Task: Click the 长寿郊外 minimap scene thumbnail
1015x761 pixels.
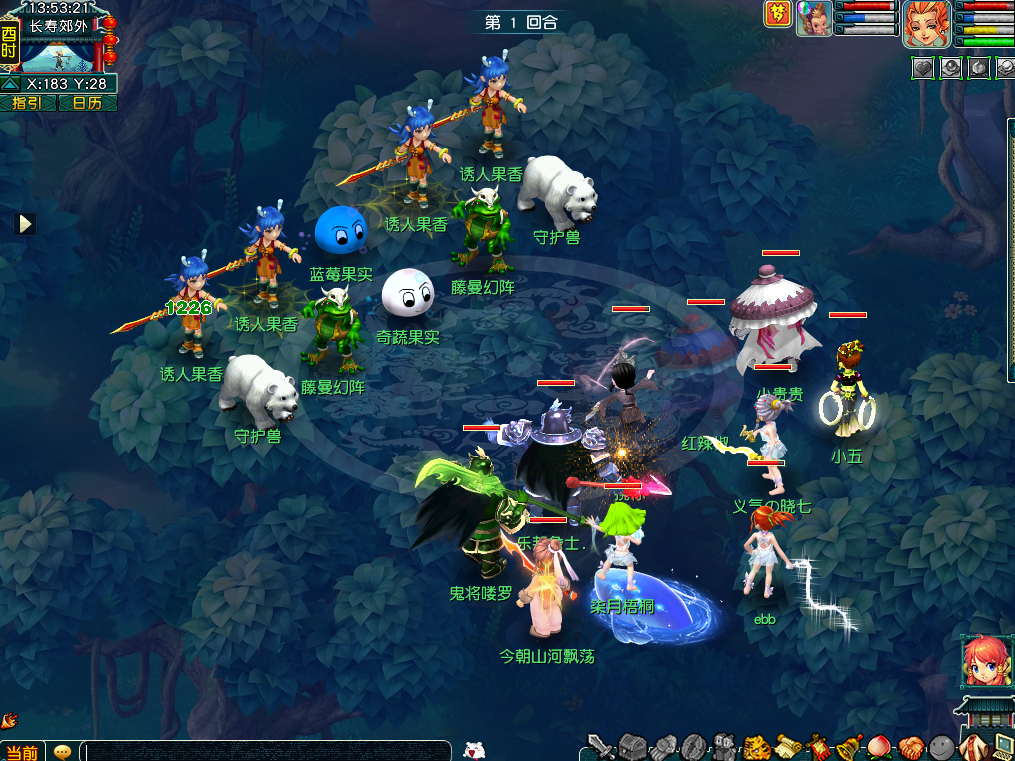Action: (58, 52)
